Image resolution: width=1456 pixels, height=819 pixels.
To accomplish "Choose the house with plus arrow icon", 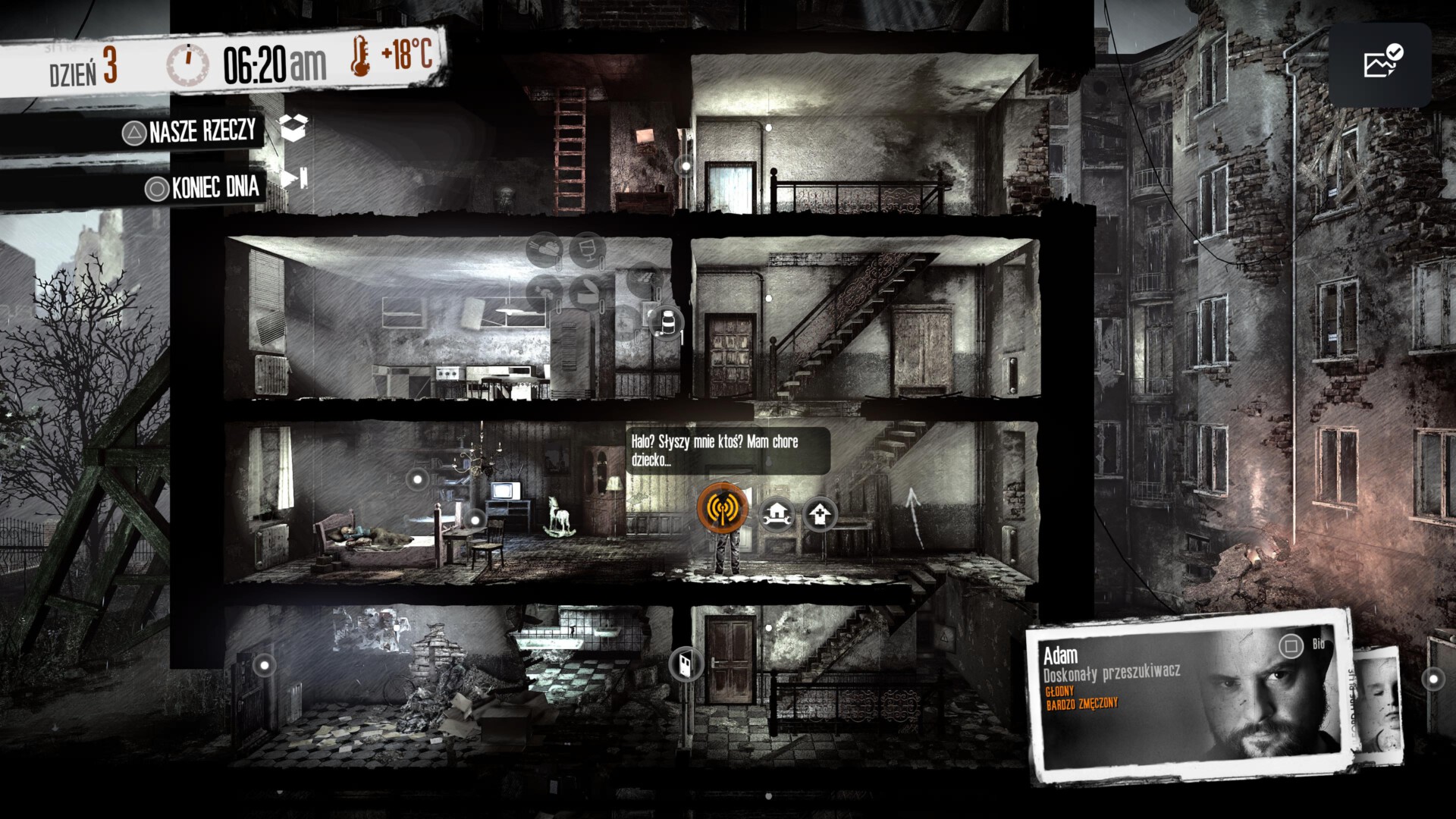I will [x=819, y=516].
